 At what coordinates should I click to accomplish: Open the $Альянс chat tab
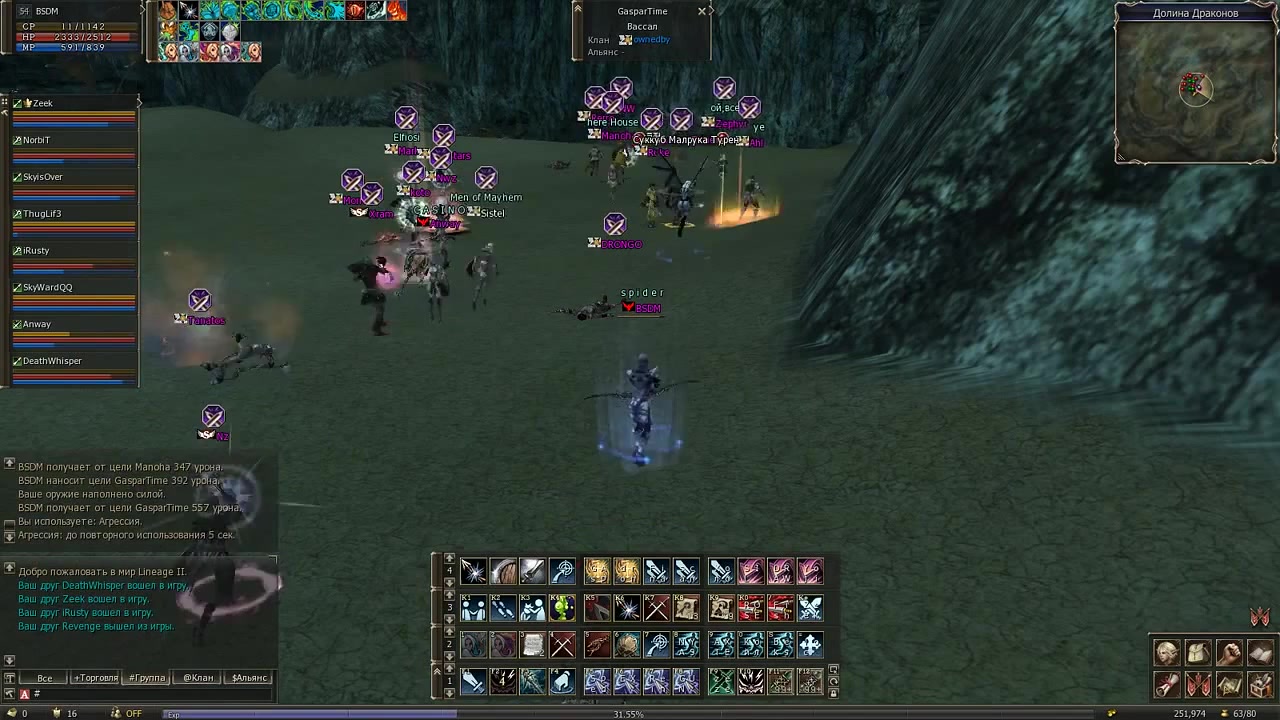point(249,678)
